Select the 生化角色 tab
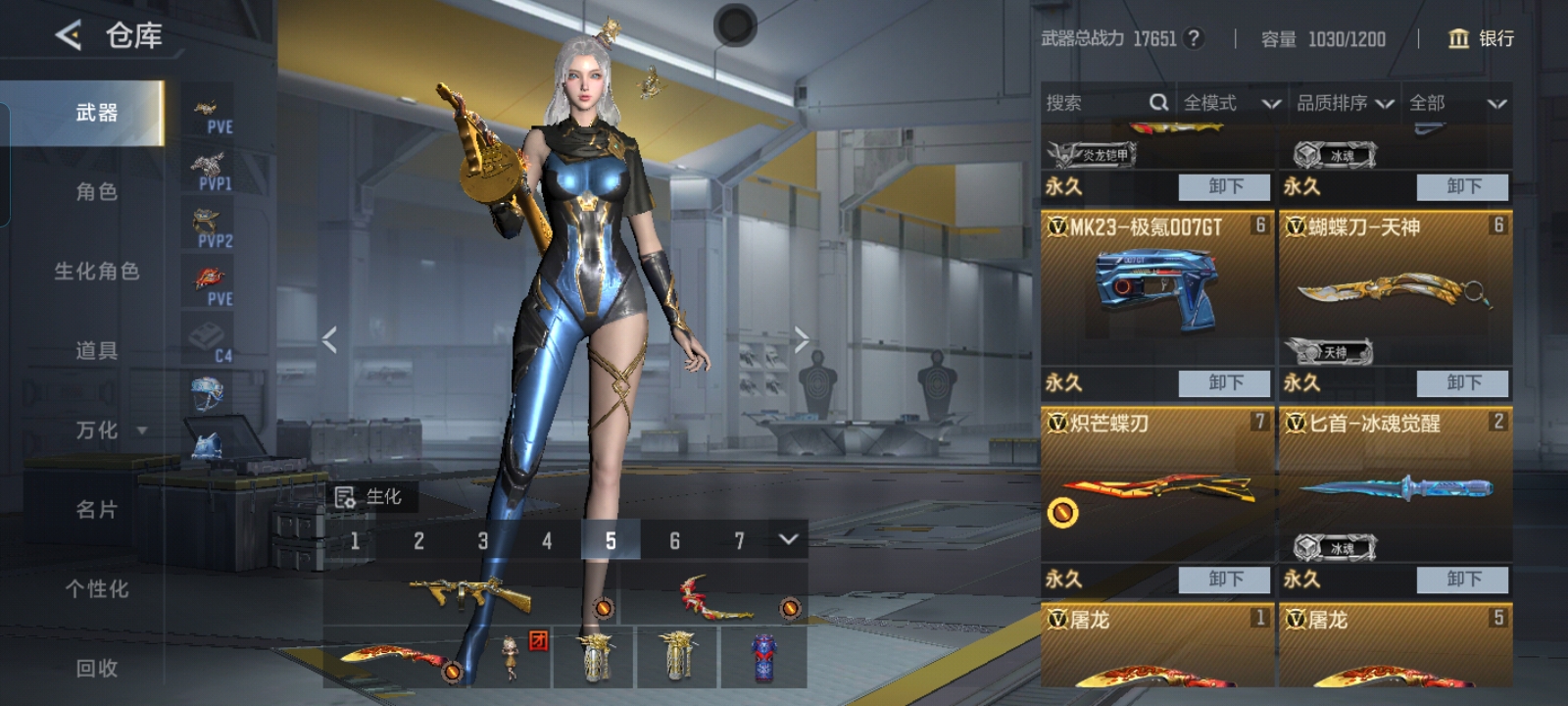1568x706 pixels. pos(96,271)
